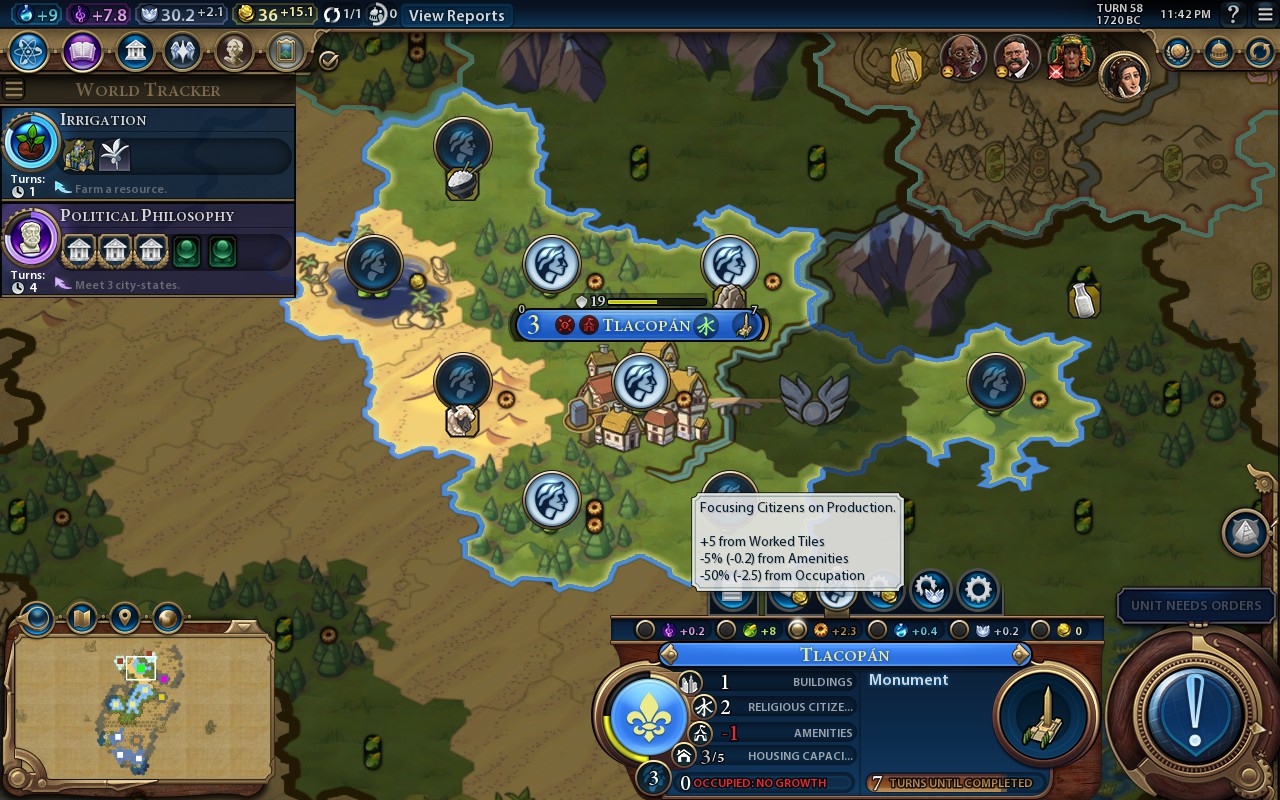This screenshot has height=800, width=1280.
Task: Switch to next city with right arrow
Action: (1021, 655)
